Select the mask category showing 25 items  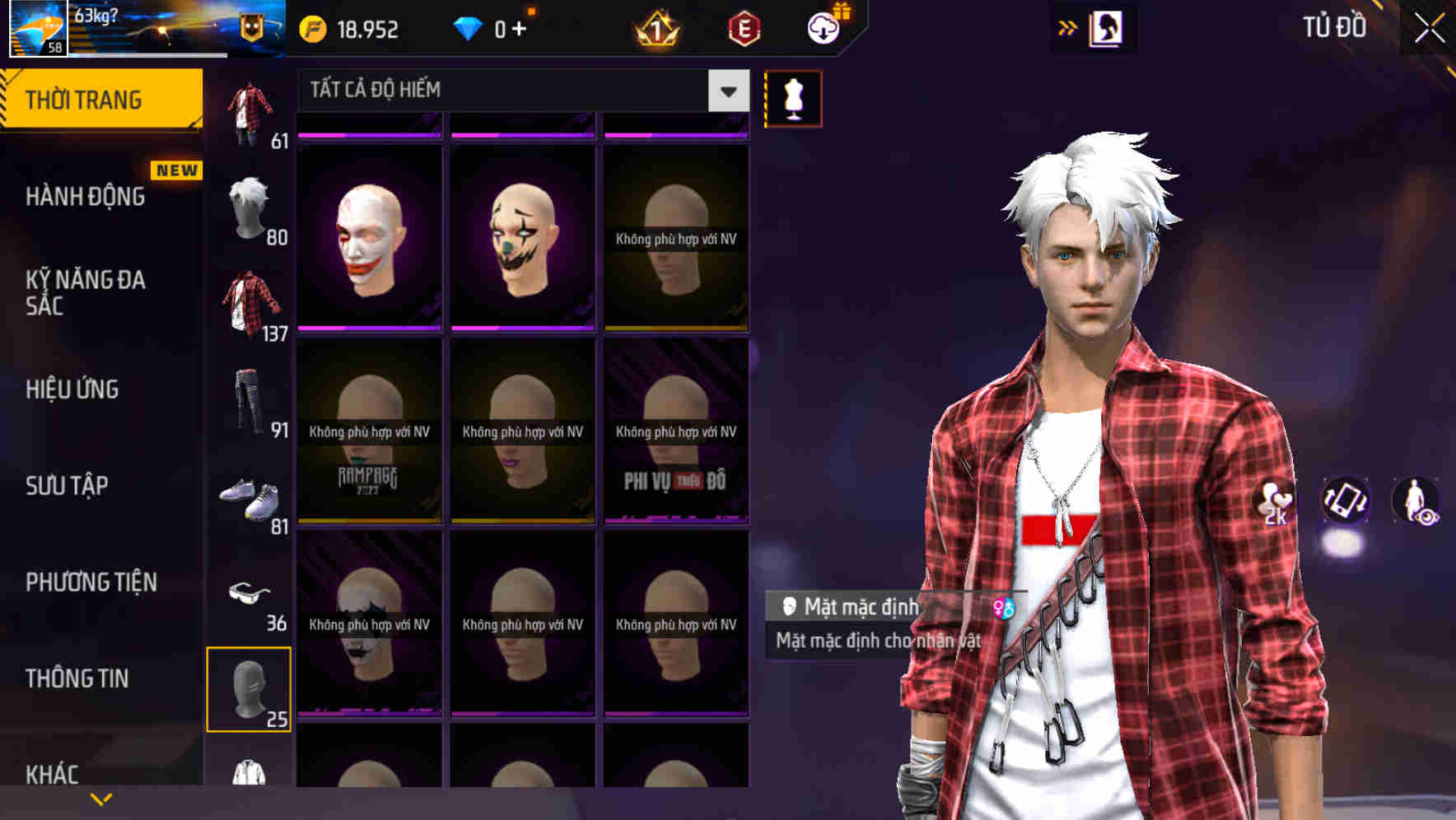coord(250,690)
